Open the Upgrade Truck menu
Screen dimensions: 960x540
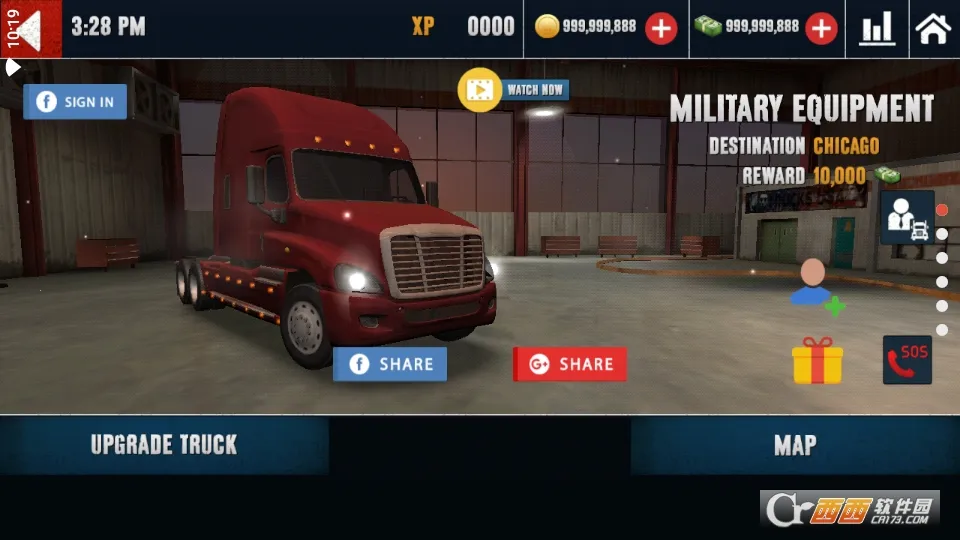click(164, 445)
